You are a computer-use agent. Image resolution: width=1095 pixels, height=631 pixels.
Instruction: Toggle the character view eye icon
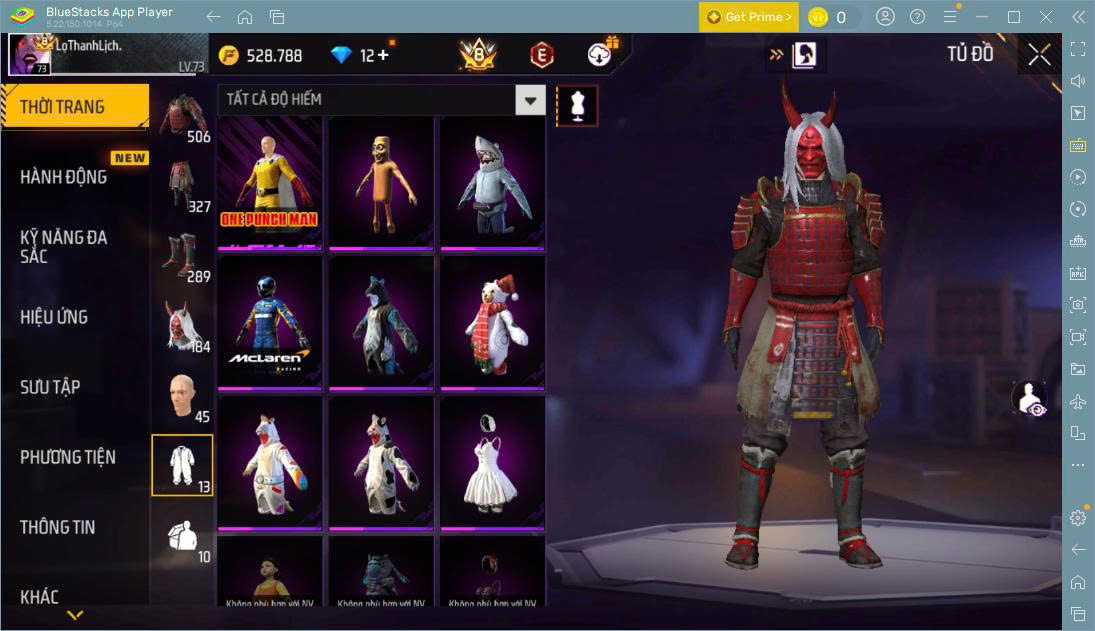tap(1028, 397)
